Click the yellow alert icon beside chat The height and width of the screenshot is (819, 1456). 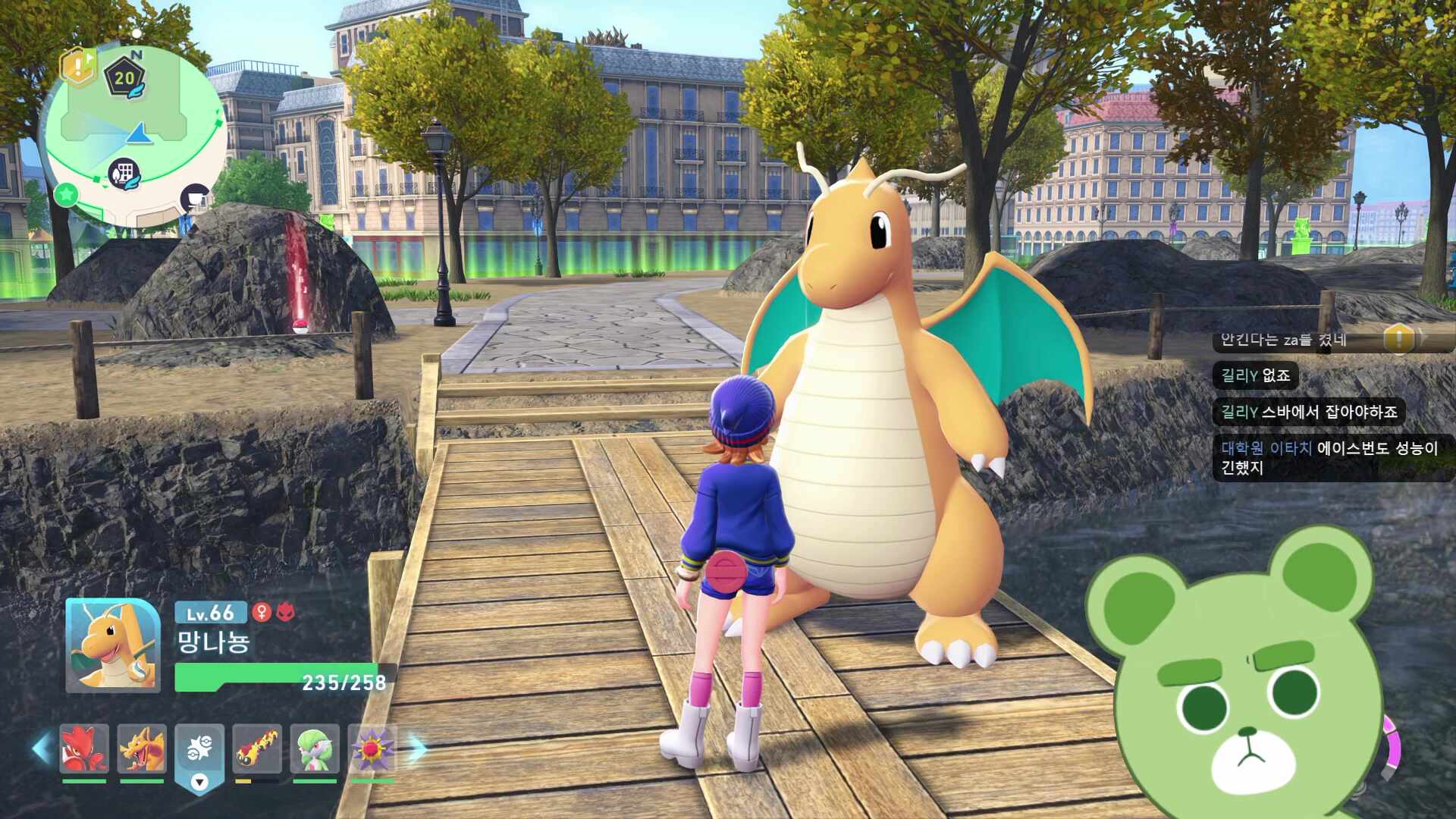[1398, 338]
